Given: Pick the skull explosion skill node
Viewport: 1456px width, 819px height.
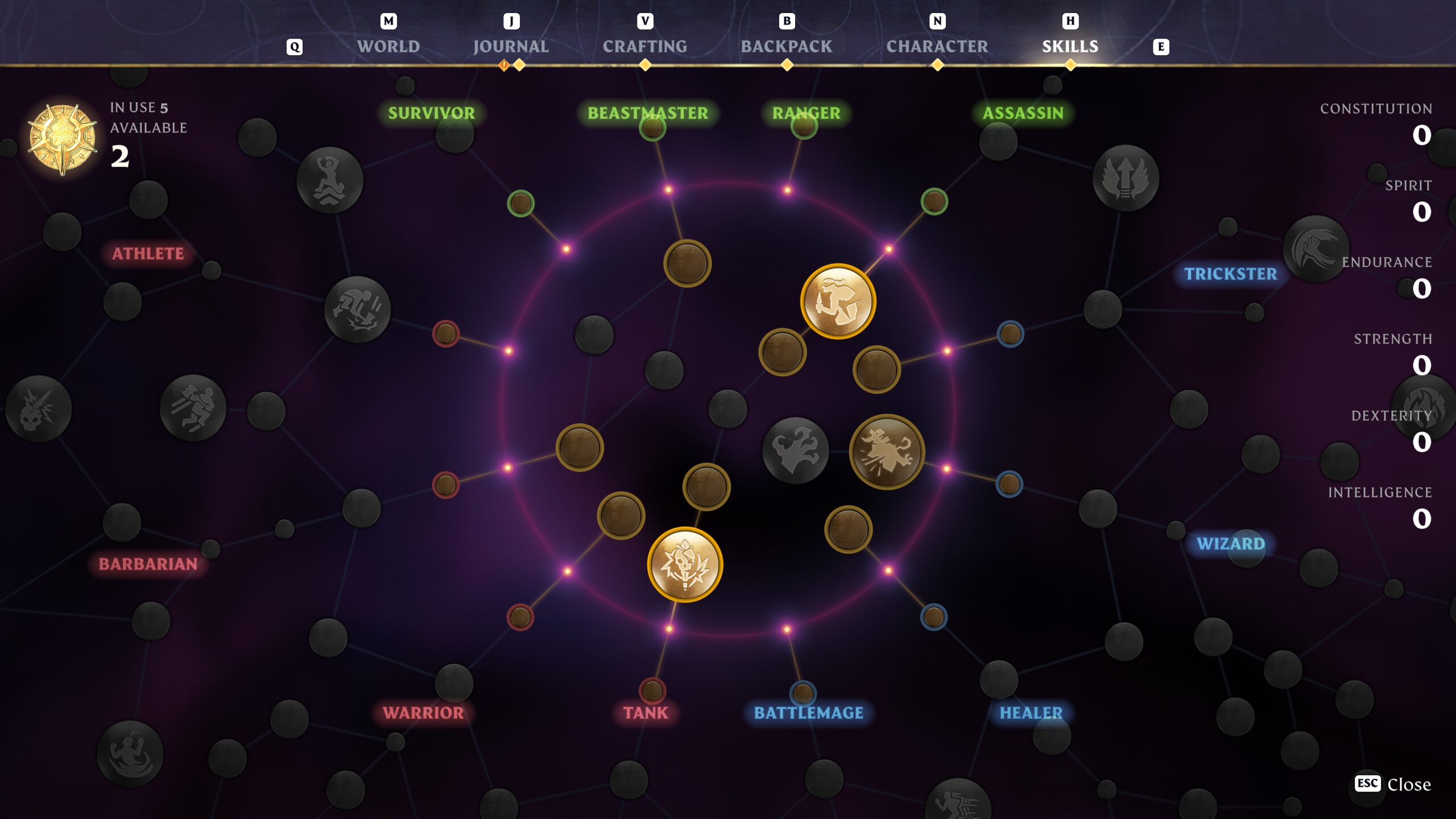Looking at the screenshot, I should click(x=38, y=408).
